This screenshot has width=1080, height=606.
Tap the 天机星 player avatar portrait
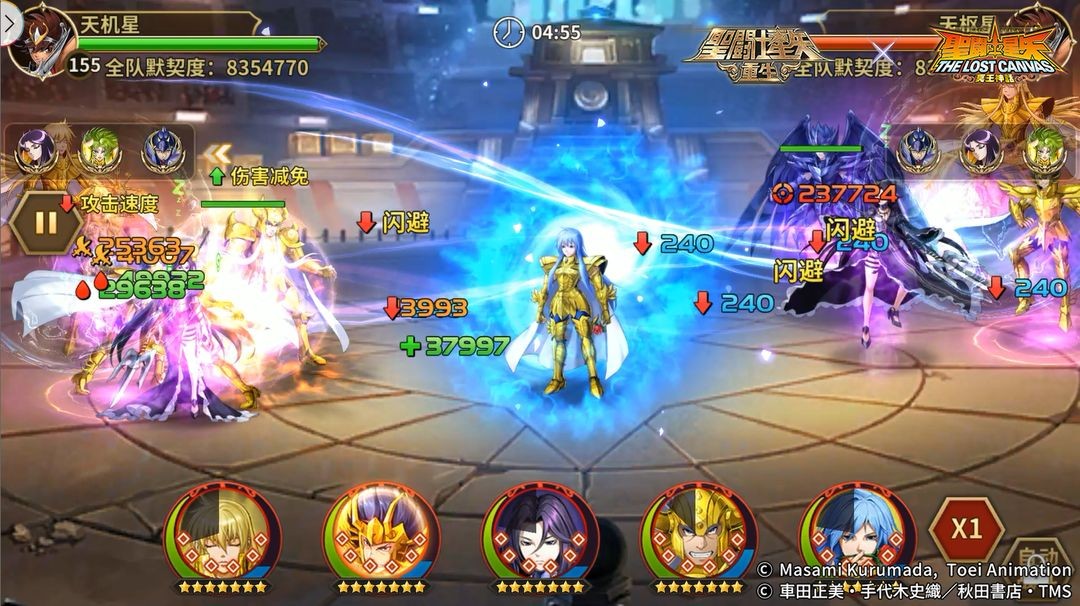coord(42,42)
